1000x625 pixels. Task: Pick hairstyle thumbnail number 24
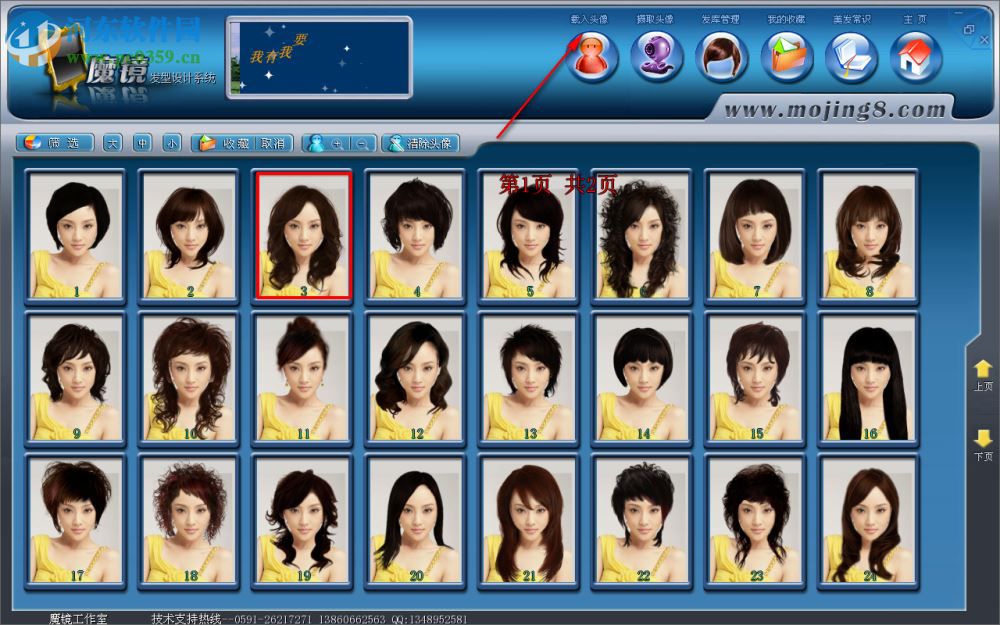tap(869, 521)
